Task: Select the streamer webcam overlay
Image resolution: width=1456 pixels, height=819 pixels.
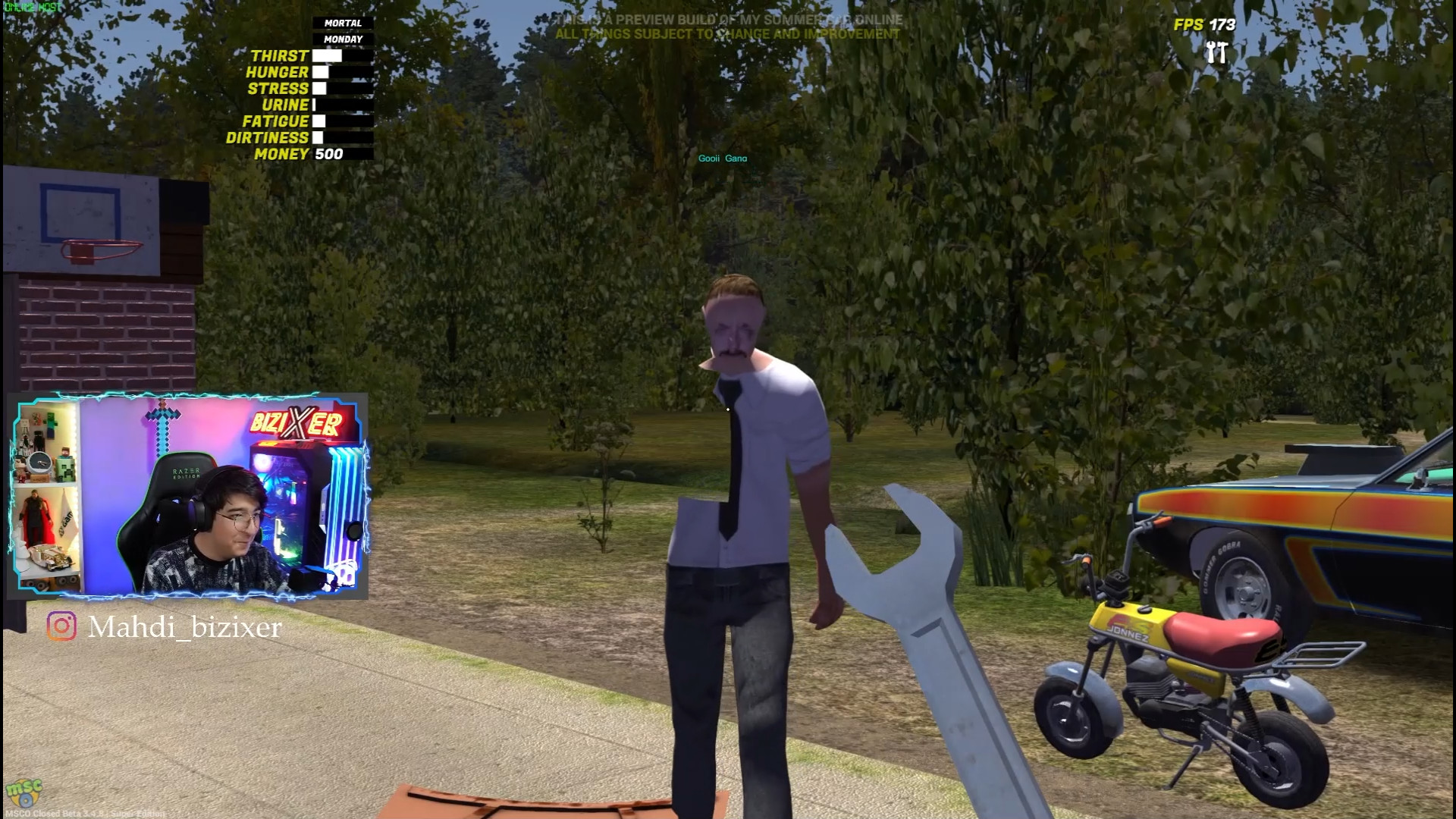Action: pyautogui.click(x=188, y=496)
